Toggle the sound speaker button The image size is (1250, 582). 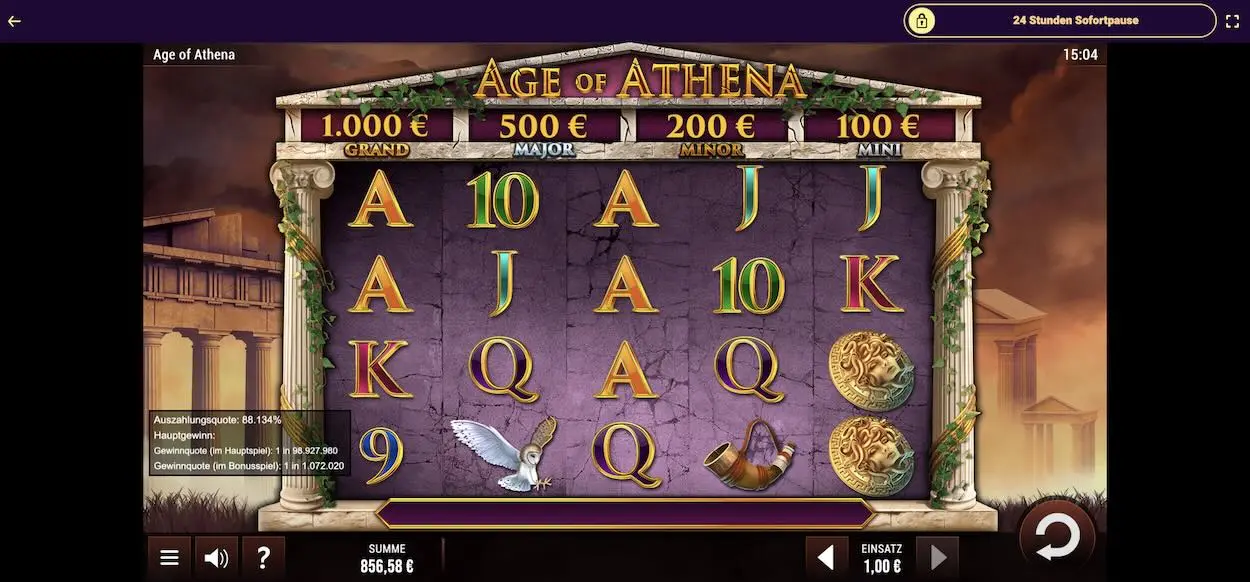point(216,558)
